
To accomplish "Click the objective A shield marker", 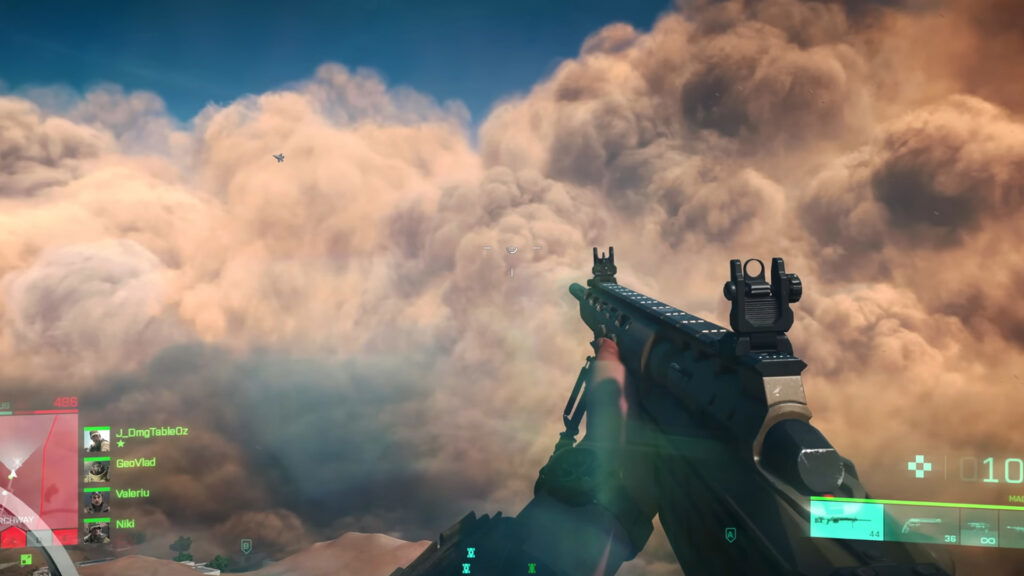I will point(731,535).
